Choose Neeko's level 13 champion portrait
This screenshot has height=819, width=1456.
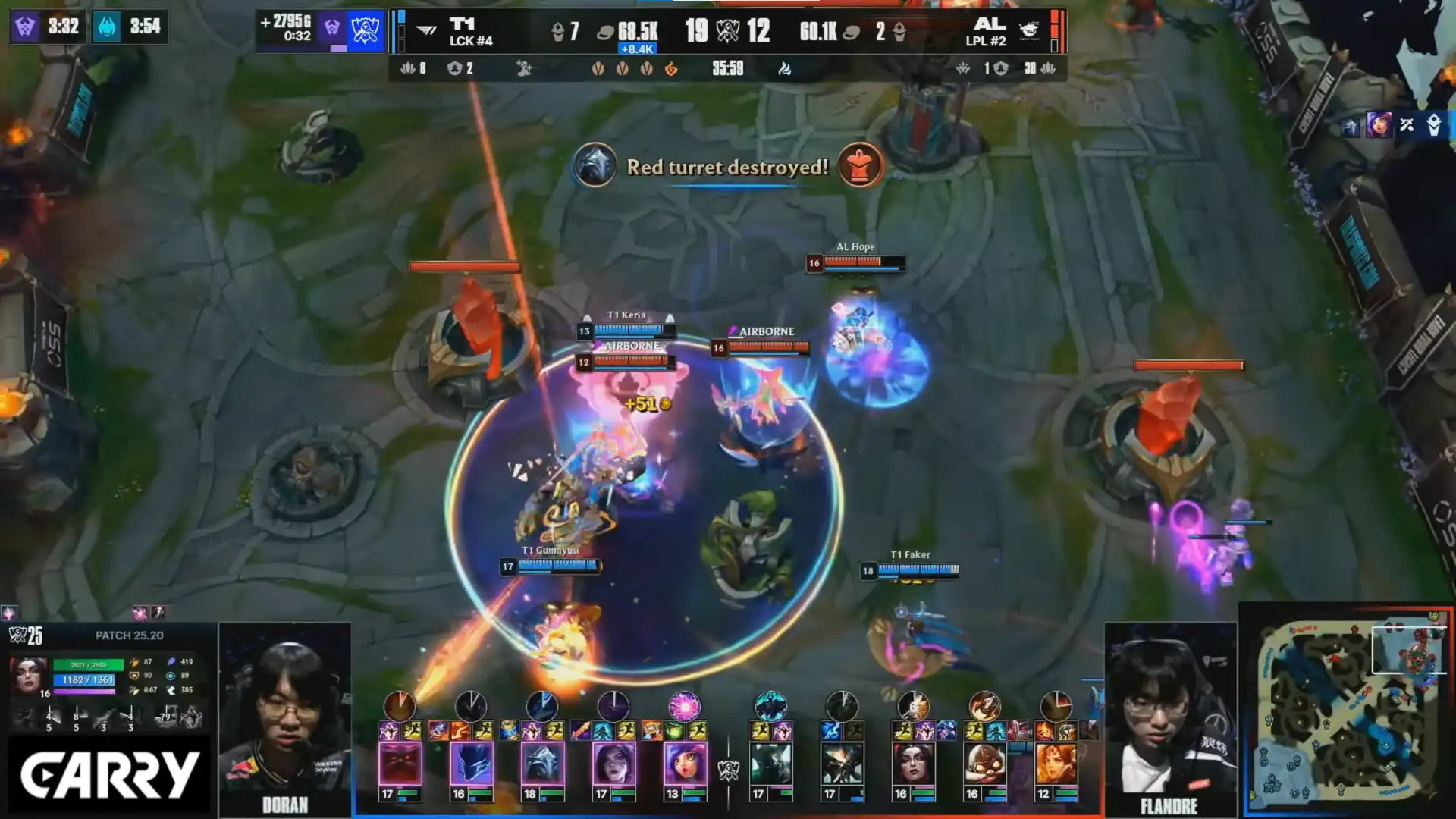685,764
